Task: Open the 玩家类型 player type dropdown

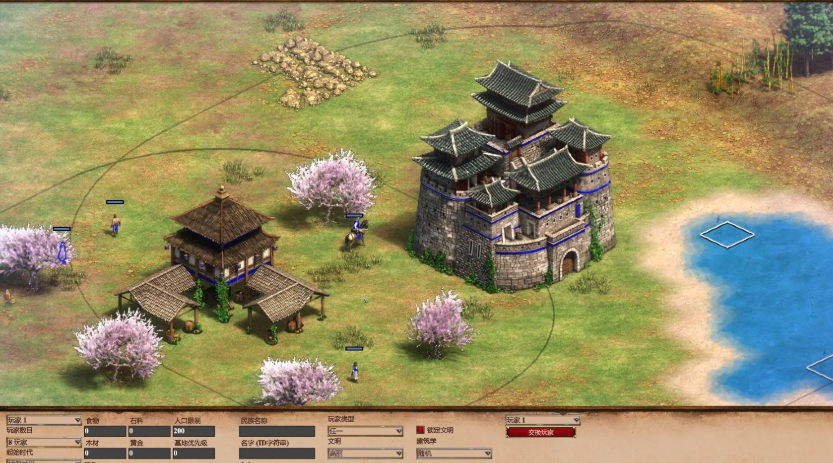Action: tap(365, 431)
